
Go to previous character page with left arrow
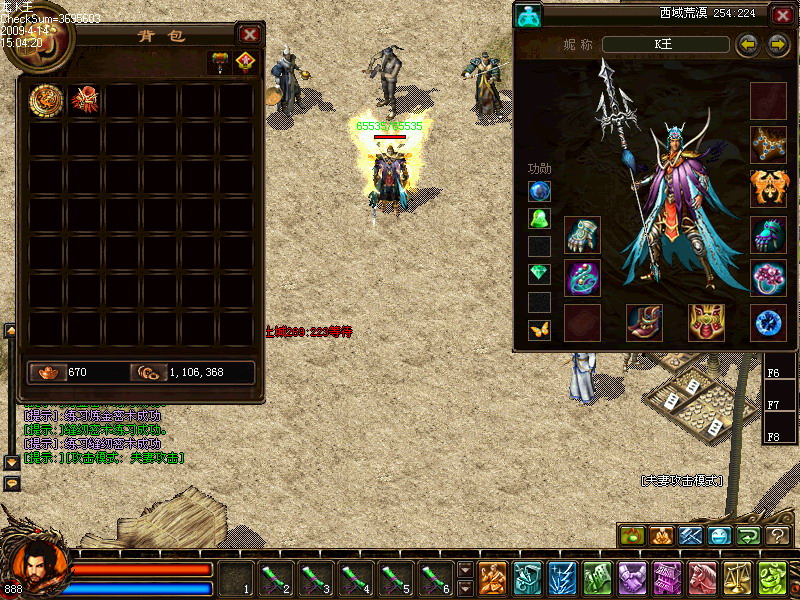click(746, 45)
